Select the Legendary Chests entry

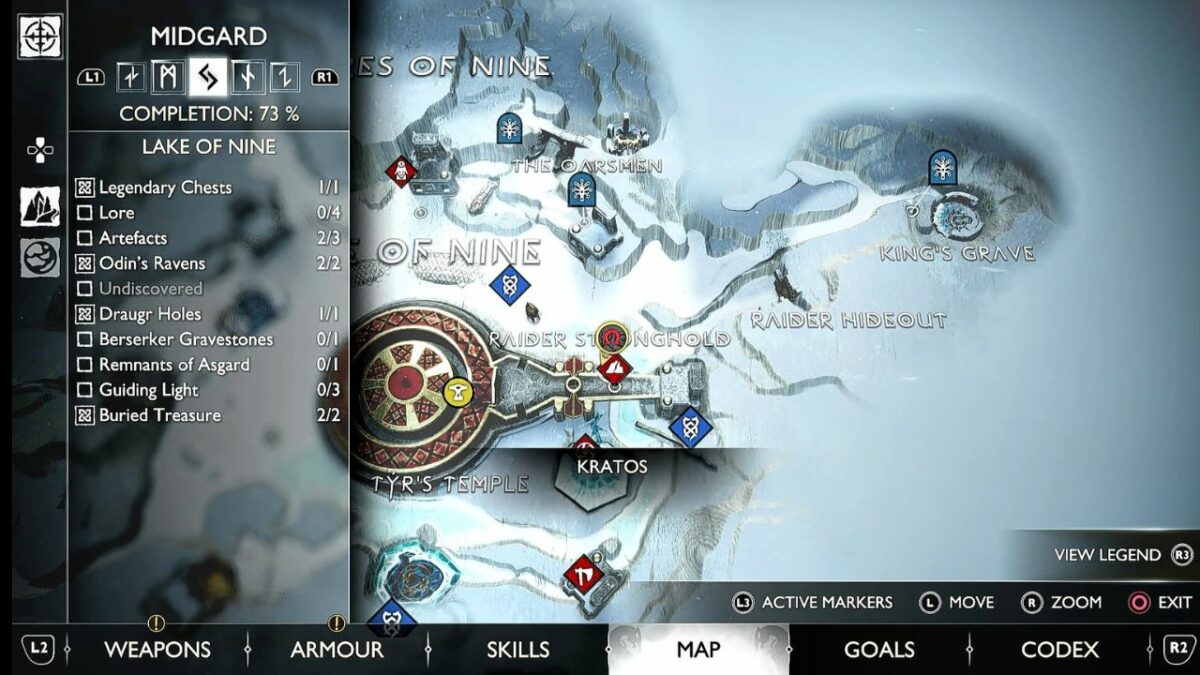165,187
